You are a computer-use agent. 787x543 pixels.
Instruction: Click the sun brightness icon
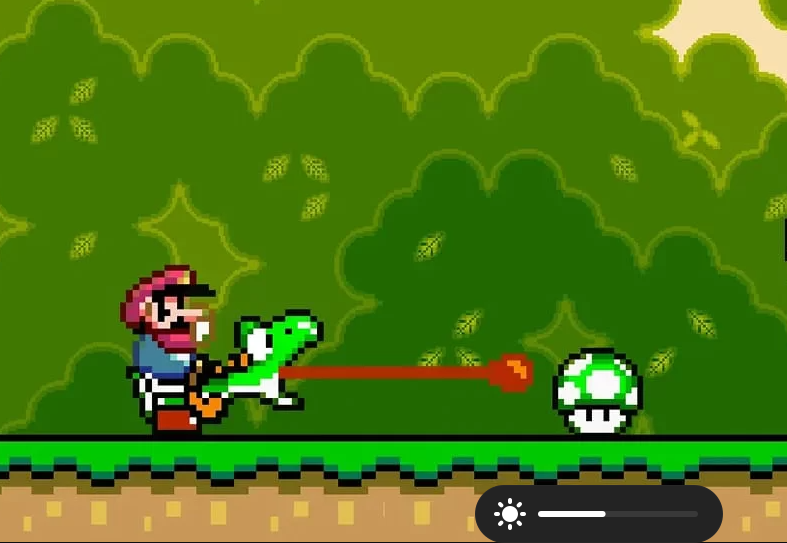click(x=510, y=514)
